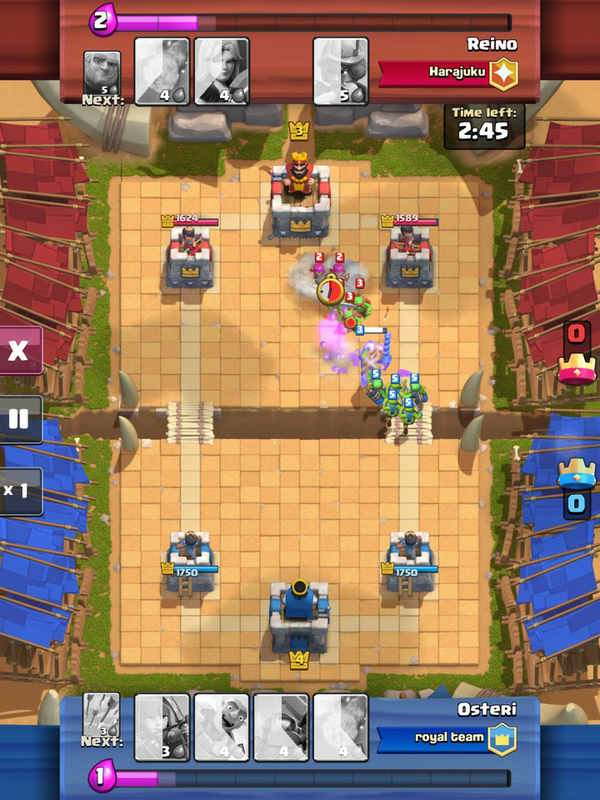The width and height of the screenshot is (600, 800).
Task: Change the x1 playback speed
Action: [x=19, y=491]
